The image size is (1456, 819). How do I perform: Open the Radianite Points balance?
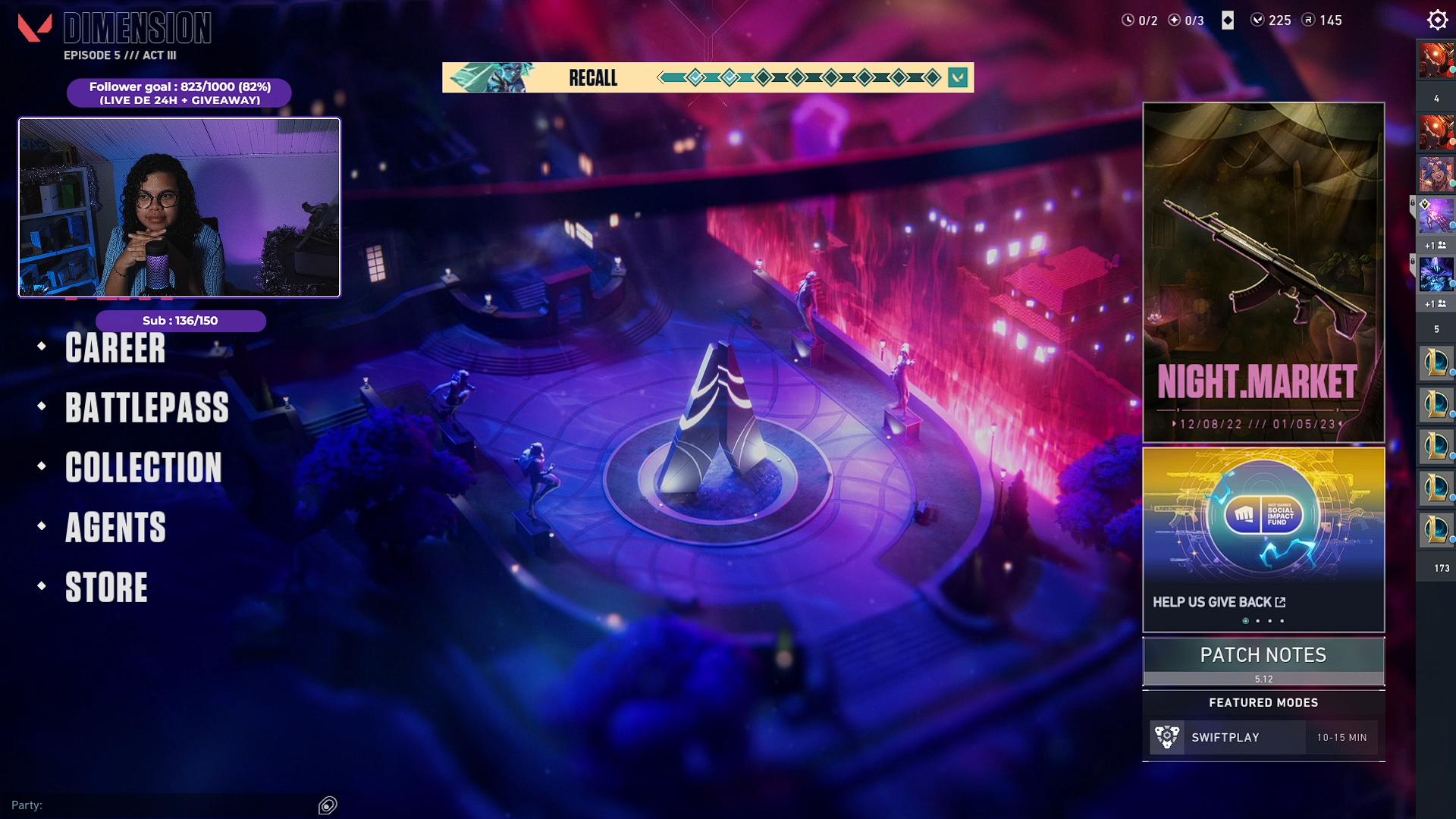click(x=1323, y=20)
